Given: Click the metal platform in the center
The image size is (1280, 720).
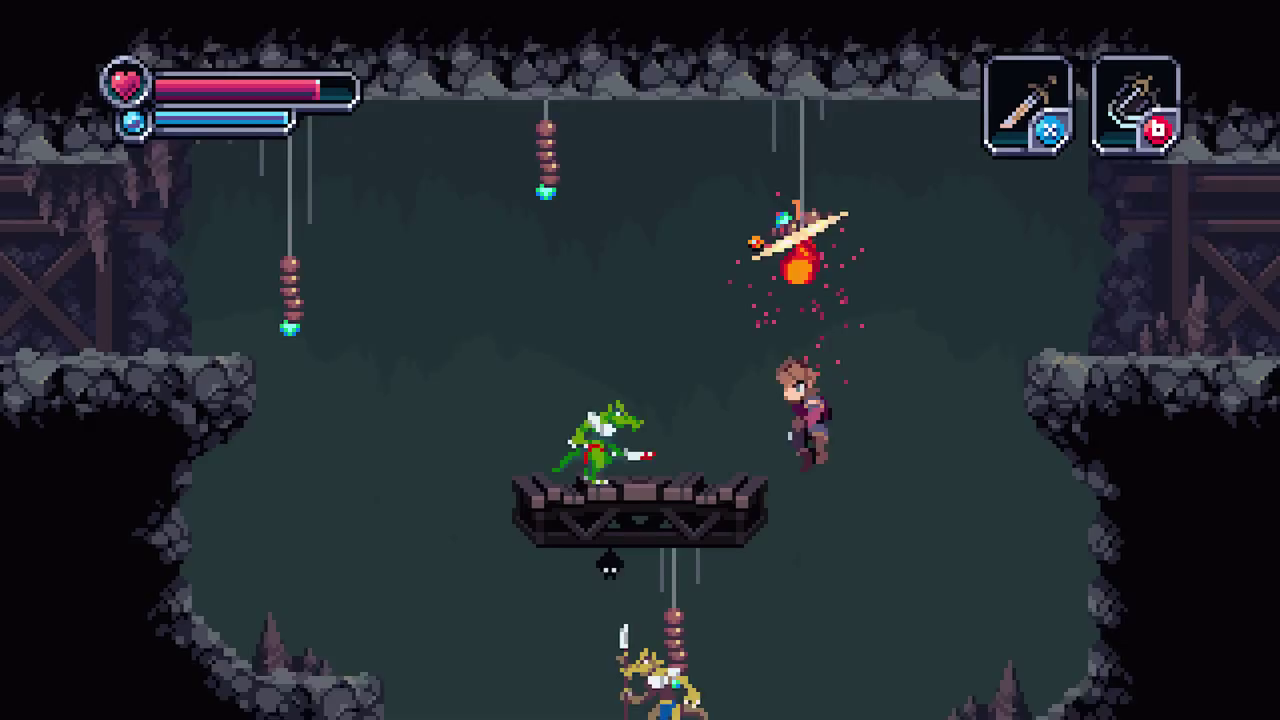Looking at the screenshot, I should tap(640, 510).
